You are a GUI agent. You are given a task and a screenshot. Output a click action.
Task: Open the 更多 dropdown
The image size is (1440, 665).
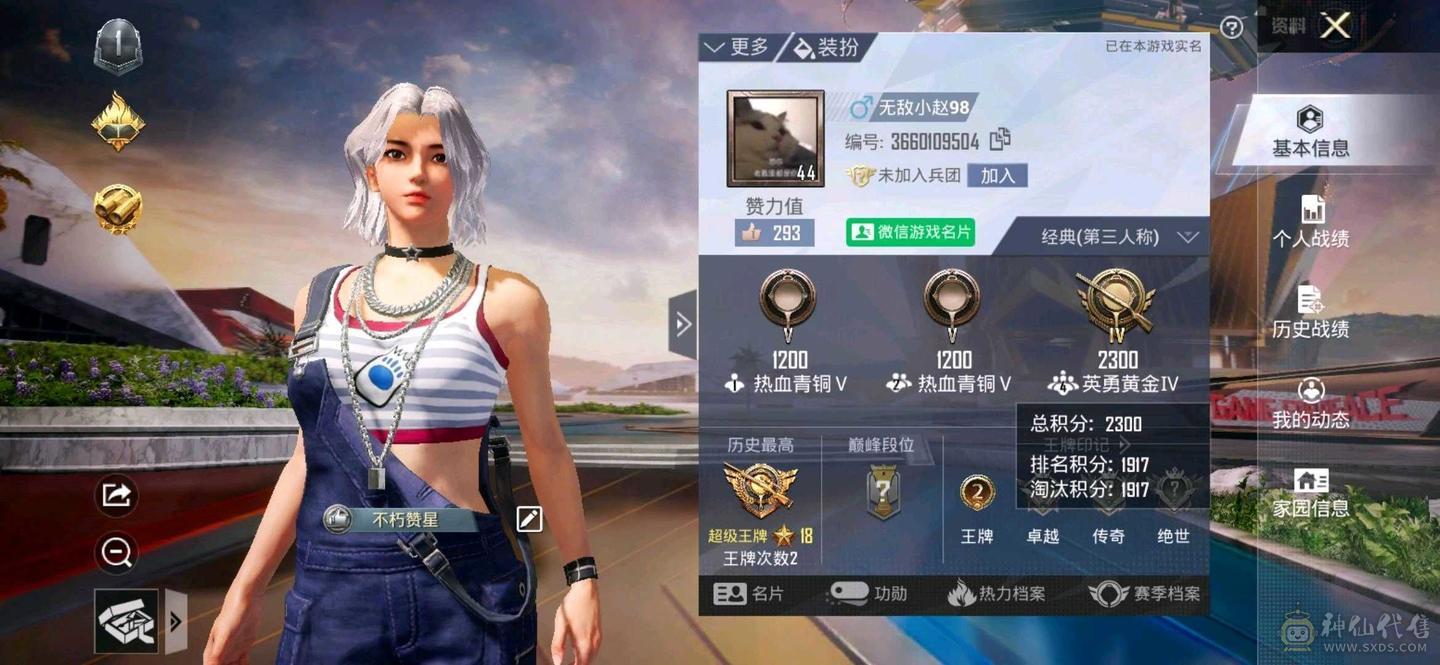point(738,47)
